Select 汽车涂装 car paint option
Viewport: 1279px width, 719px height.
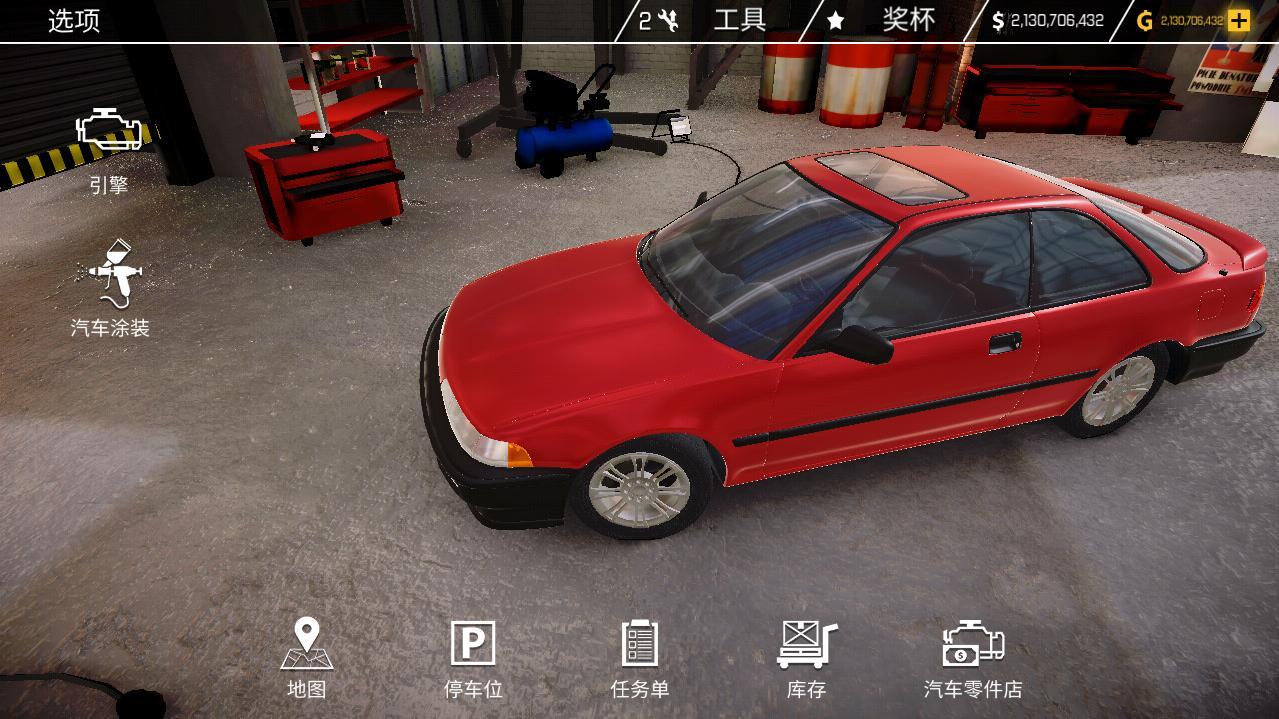pos(110,290)
